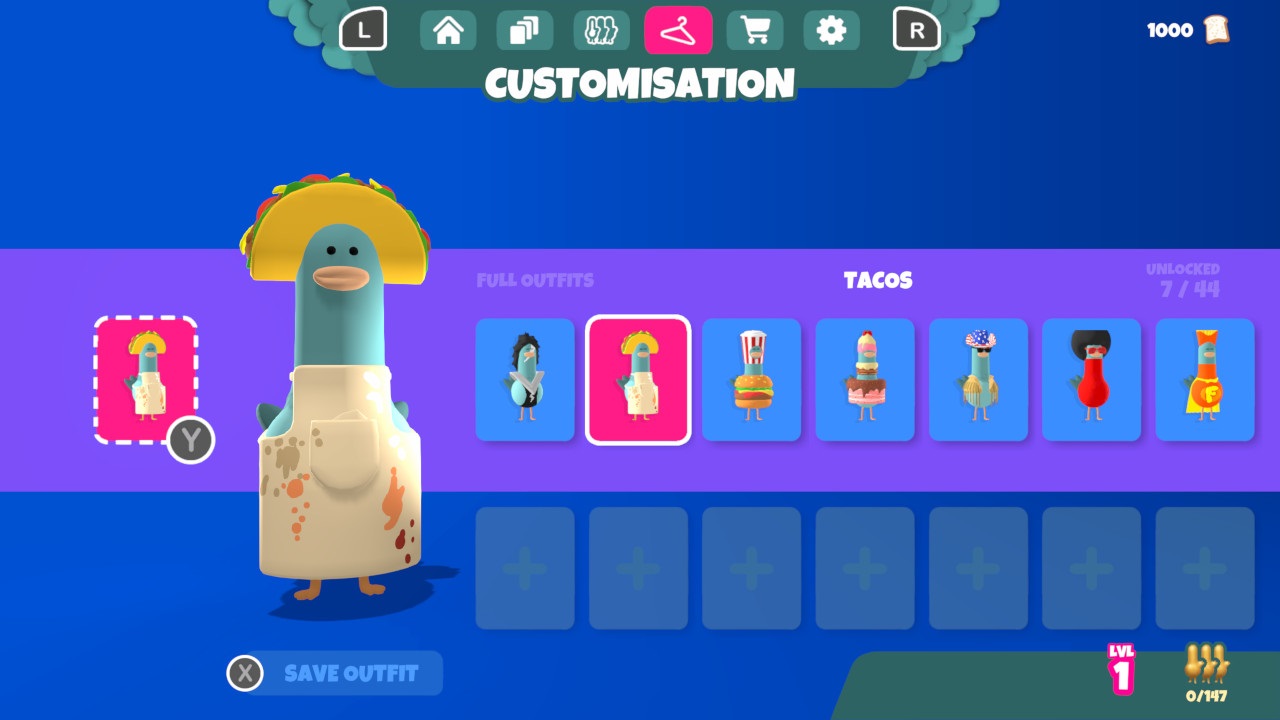This screenshot has width=1280, height=720.
Task: Select the orange superhero cape outfit
Action: point(1205,380)
